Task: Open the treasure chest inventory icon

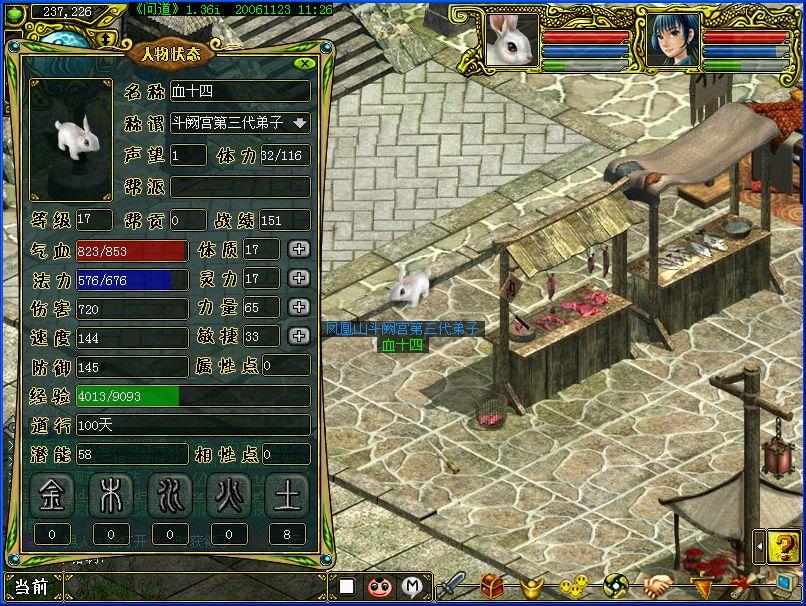Action: (x=490, y=586)
